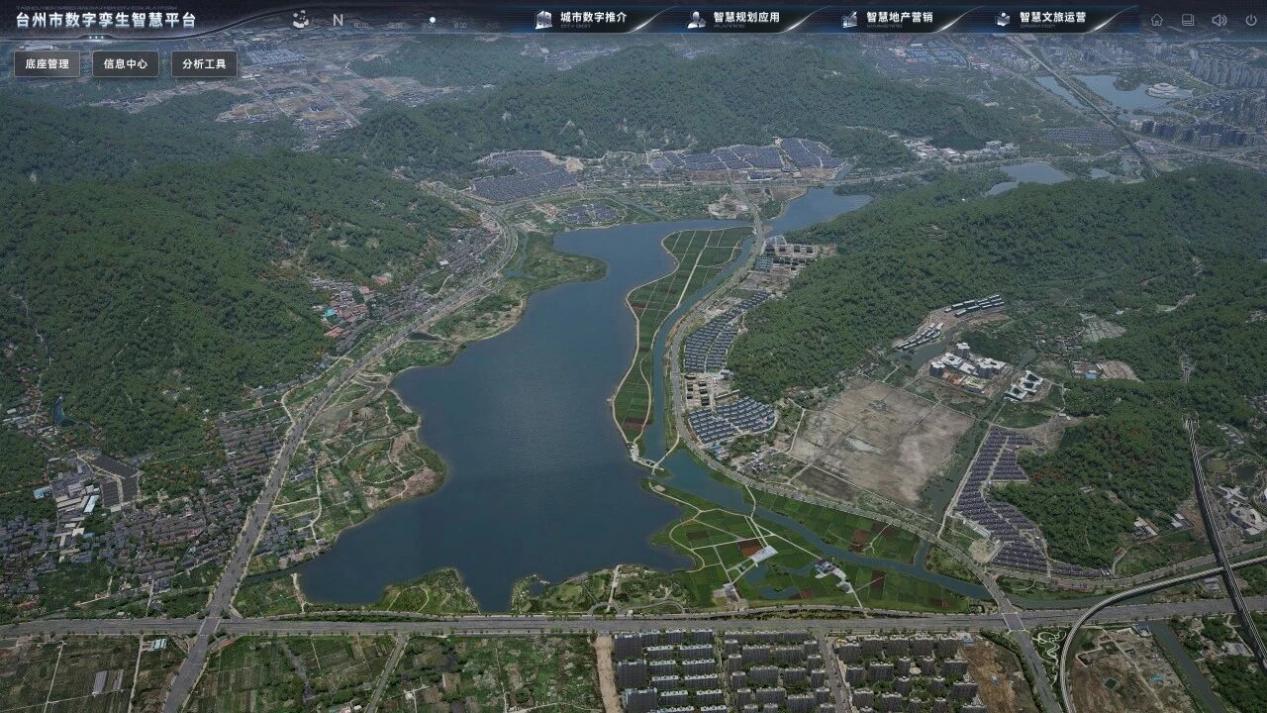Open 分析工具 analysis tools

point(204,64)
